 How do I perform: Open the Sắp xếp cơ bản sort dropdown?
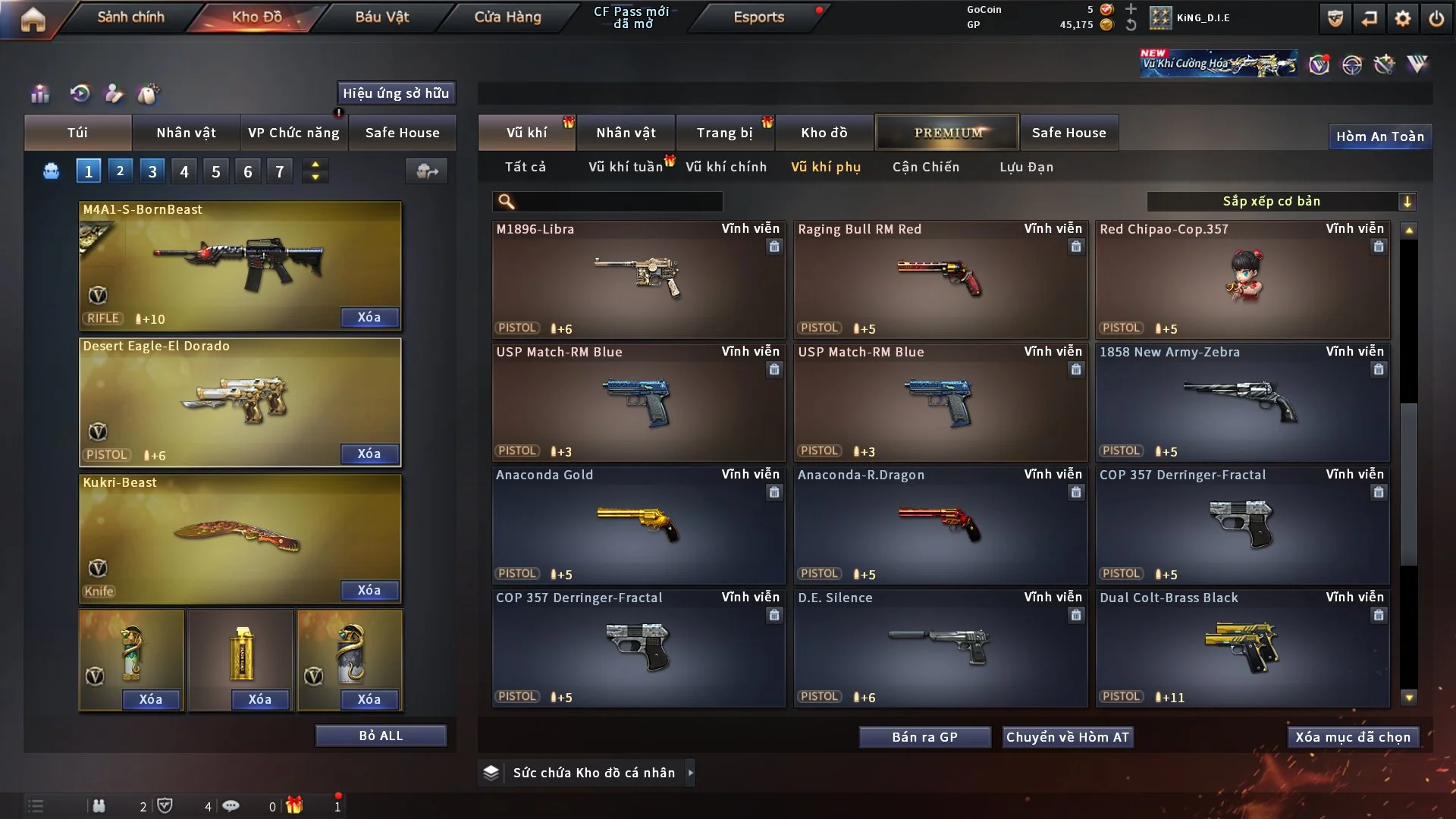tap(1282, 202)
